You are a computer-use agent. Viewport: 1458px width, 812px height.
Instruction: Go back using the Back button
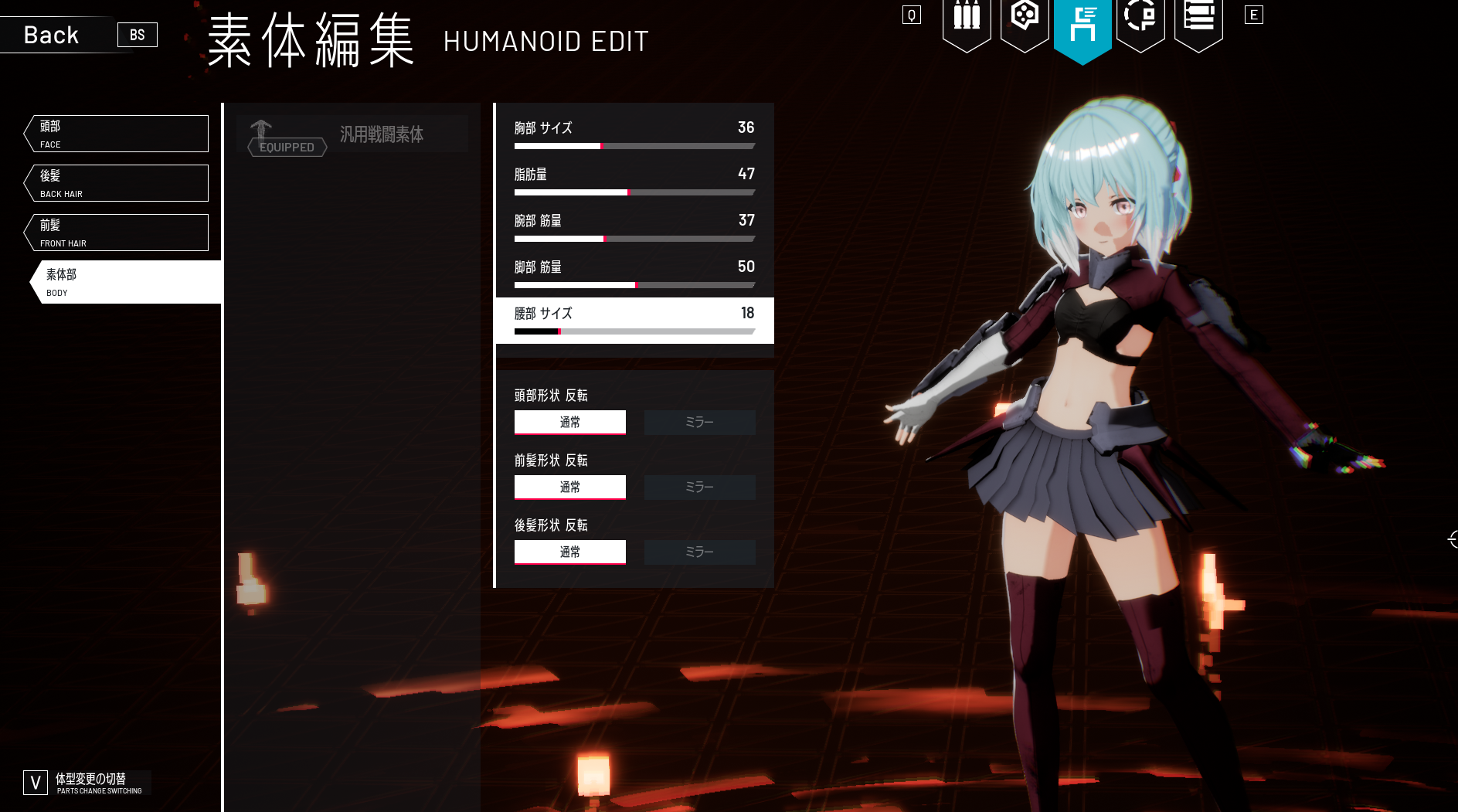click(x=52, y=35)
